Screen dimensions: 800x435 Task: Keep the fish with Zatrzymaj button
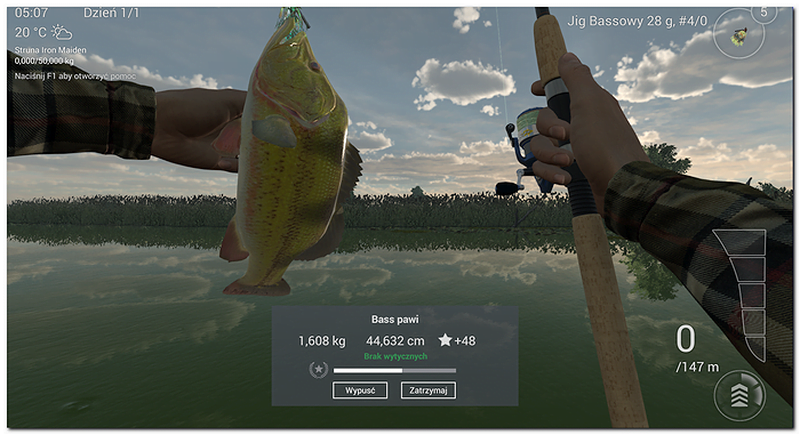[427, 391]
